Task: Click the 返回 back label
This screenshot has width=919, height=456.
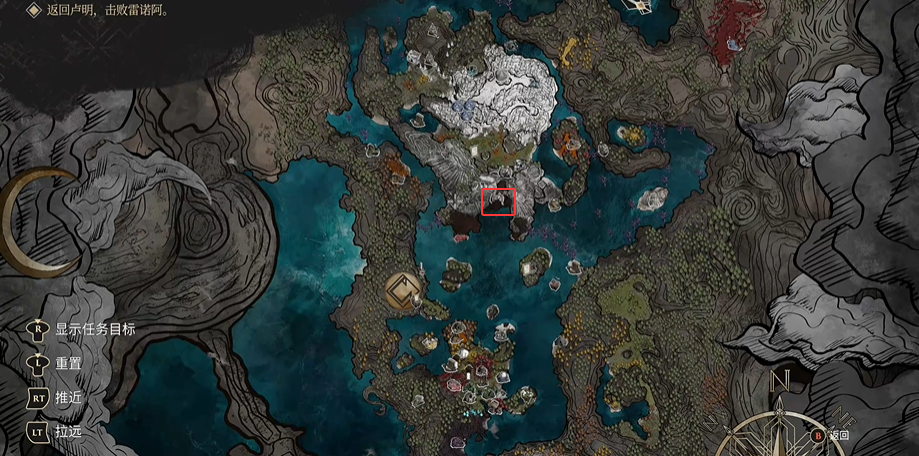Action: pyautogui.click(x=839, y=436)
